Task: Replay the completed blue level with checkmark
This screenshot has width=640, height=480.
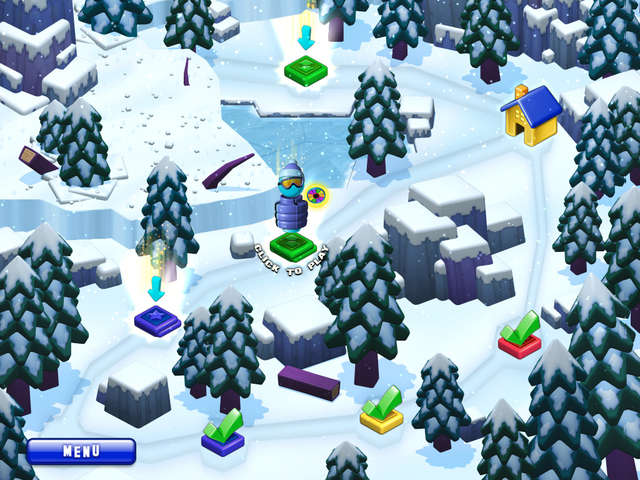Action: coord(223,440)
